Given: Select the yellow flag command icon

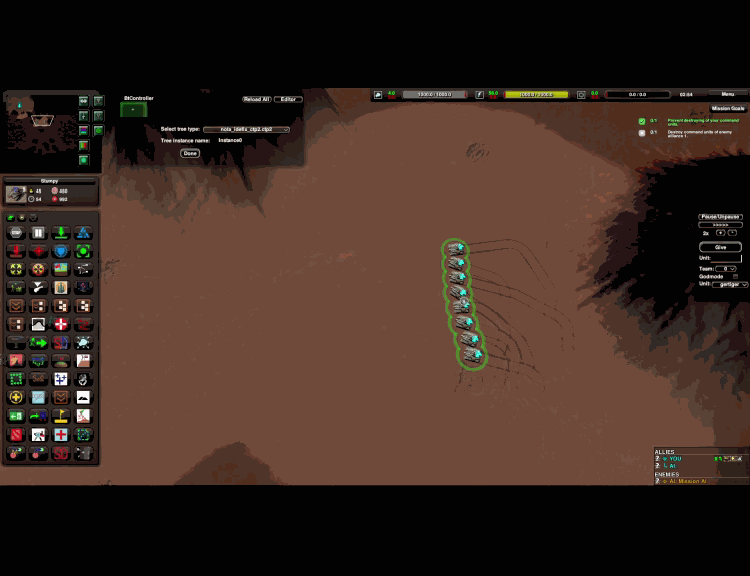Looking at the screenshot, I should point(61,415).
